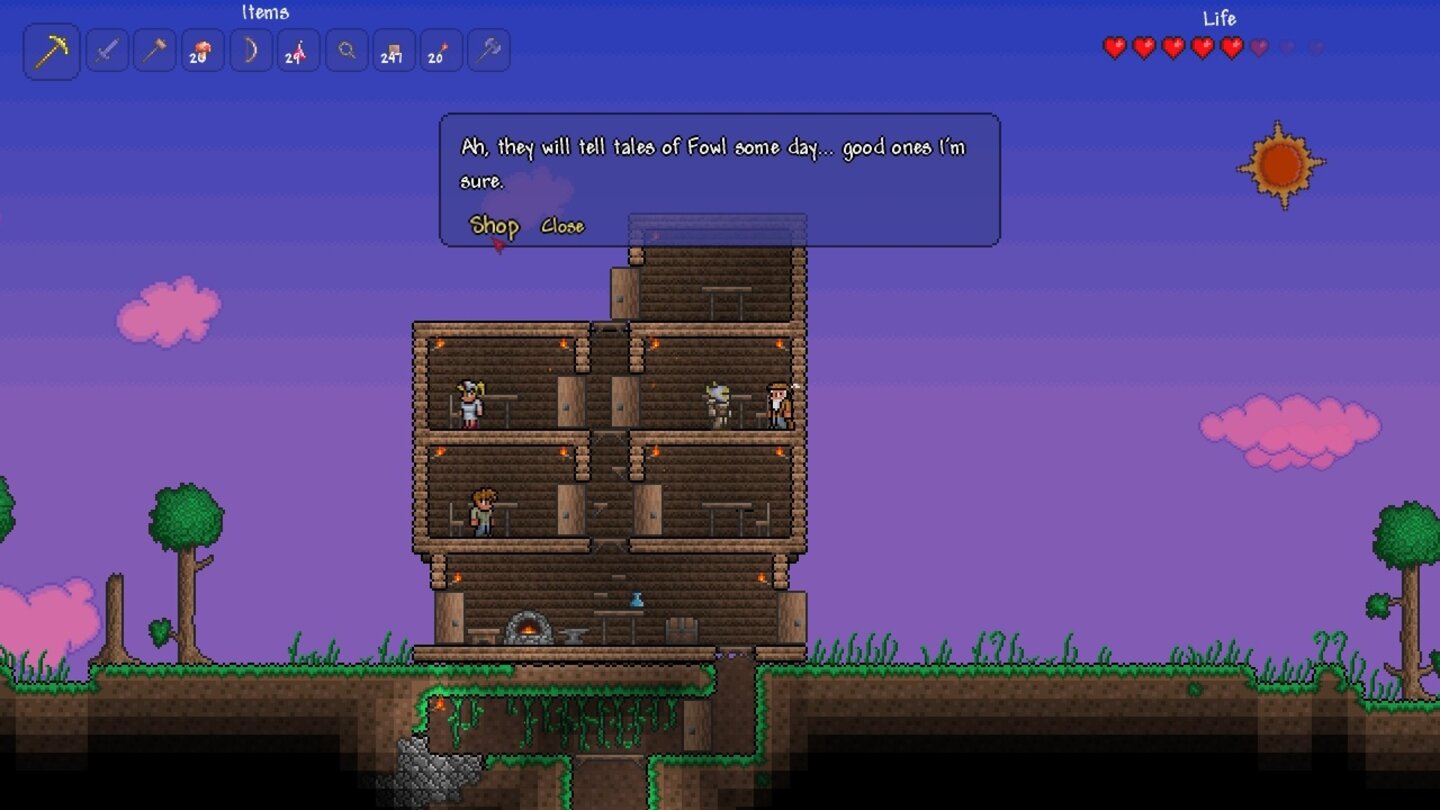This screenshot has height=810, width=1440.
Task: Open the wooden chest in the basement
Action: coord(680,630)
